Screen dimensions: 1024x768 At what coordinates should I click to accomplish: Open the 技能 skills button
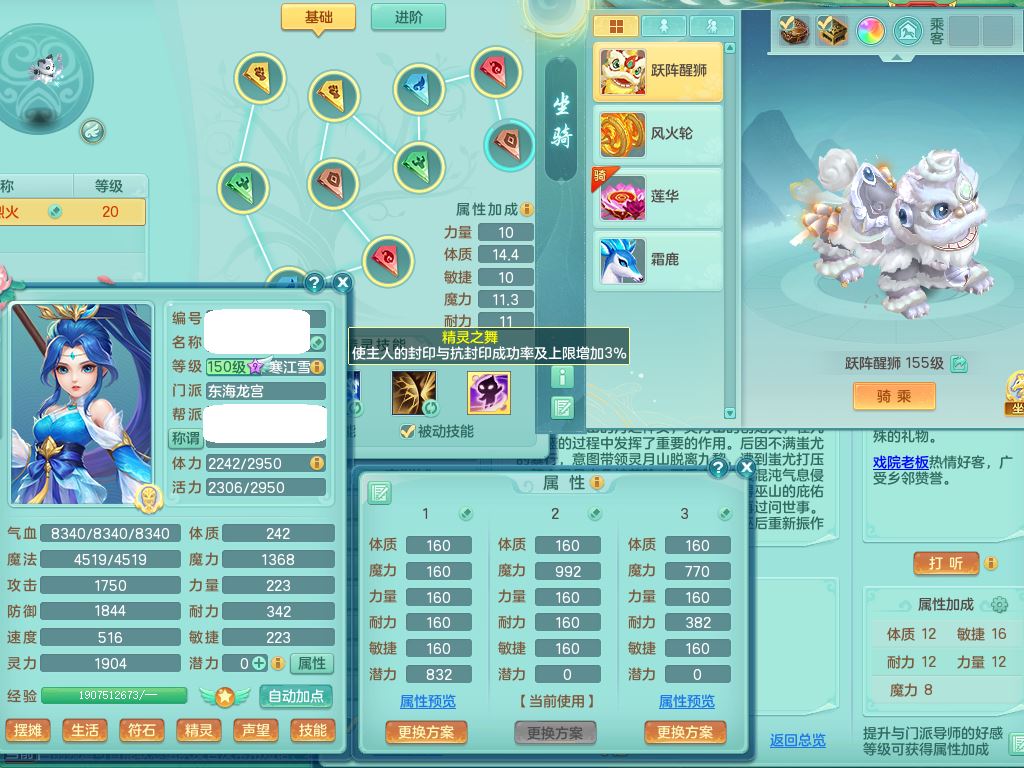[x=313, y=730]
